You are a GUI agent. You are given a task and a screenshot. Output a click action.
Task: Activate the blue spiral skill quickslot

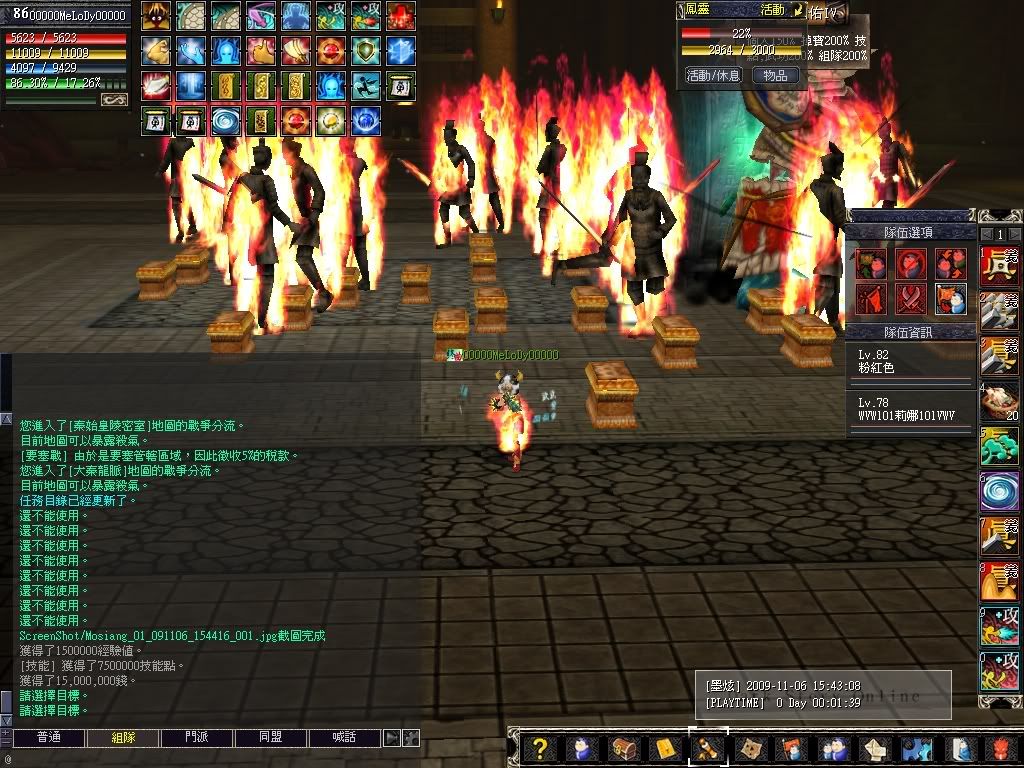click(999, 490)
